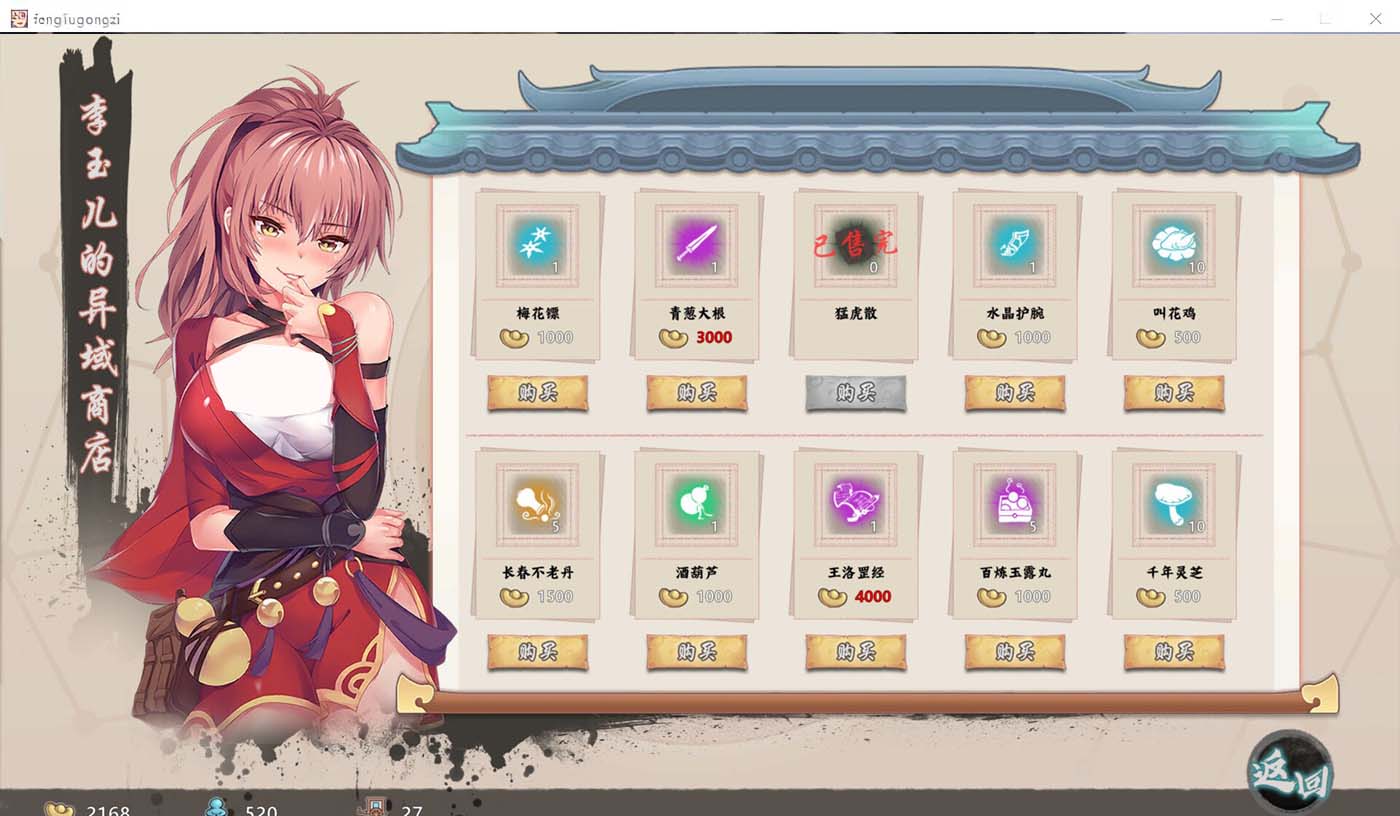The image size is (1400, 816).
Task: Click the 叫花鸡 chicken item icon
Action: pos(1173,243)
